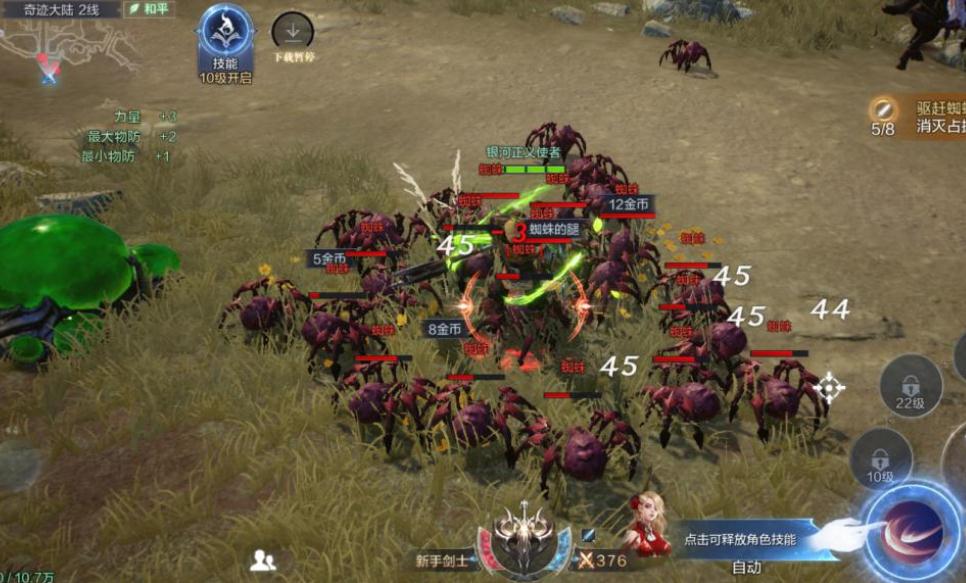
Task: Open the social people icon
Action: [264, 561]
